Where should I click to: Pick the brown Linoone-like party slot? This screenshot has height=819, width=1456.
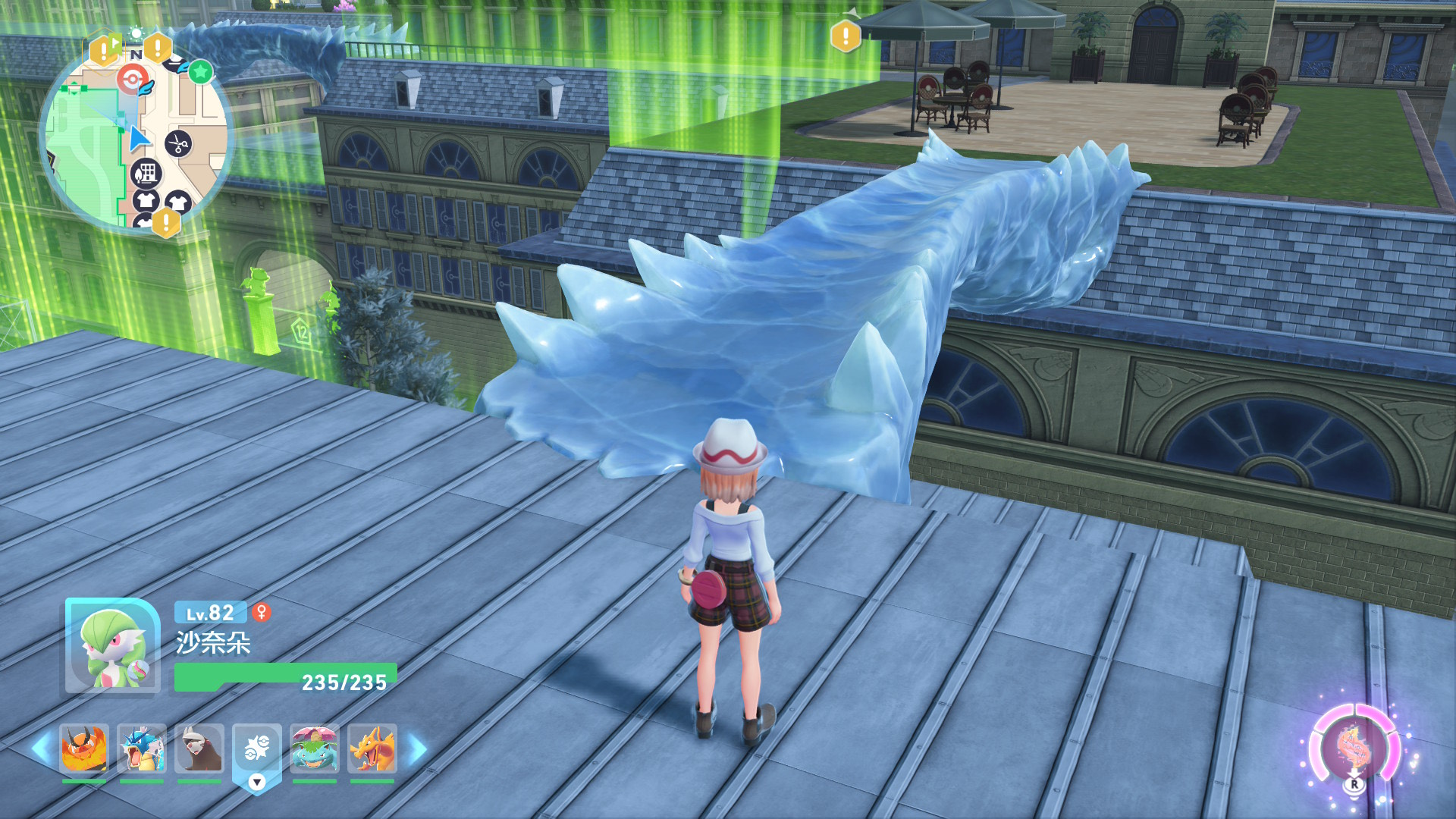[199, 748]
